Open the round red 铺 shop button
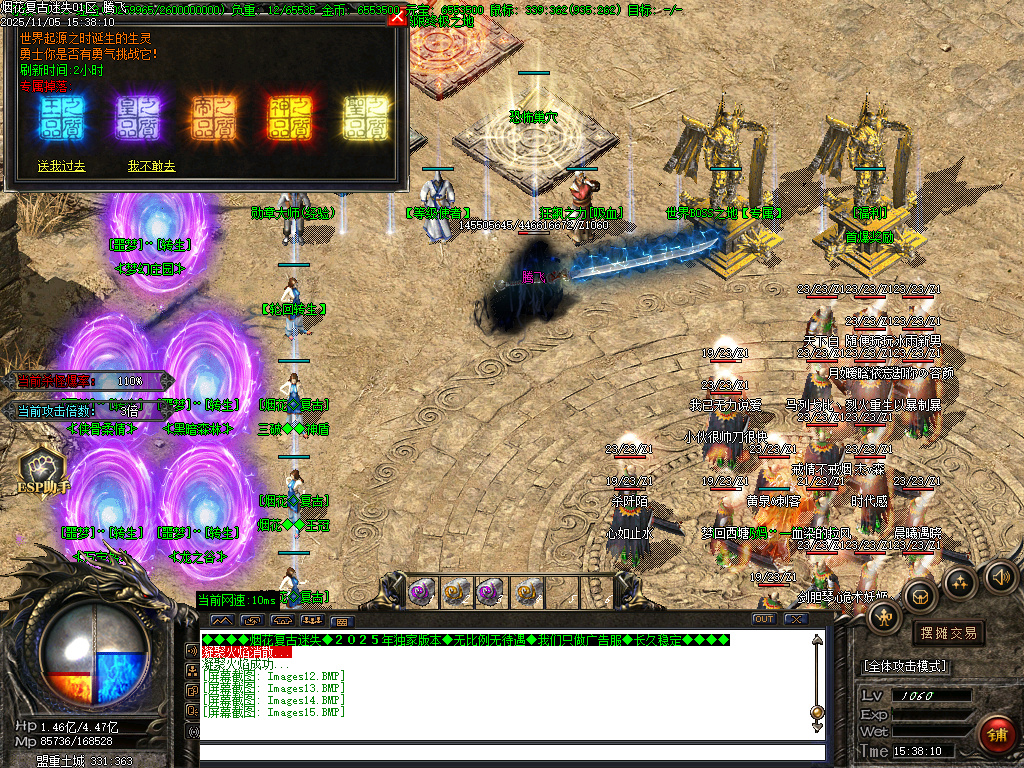Screen dimensions: 1024x768 996,734
